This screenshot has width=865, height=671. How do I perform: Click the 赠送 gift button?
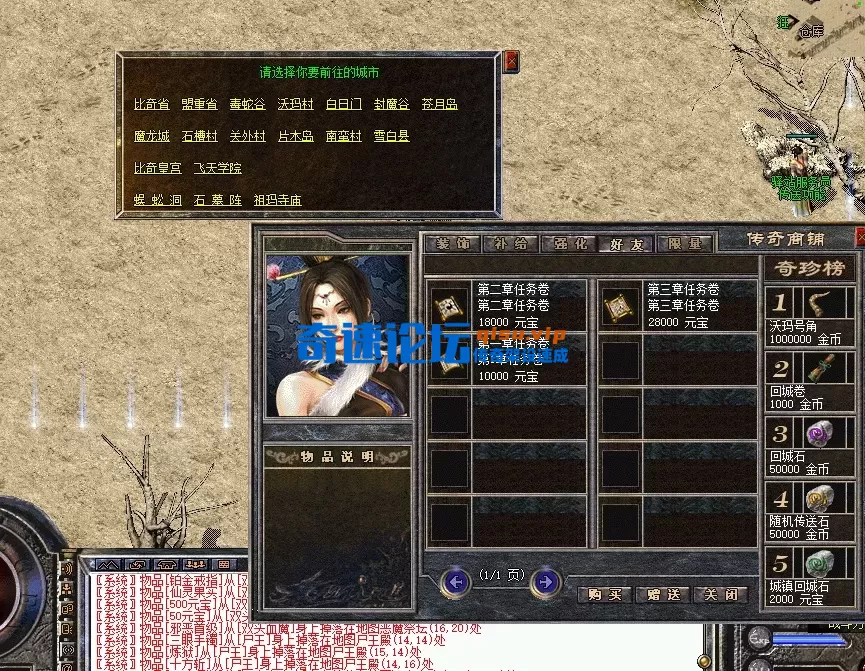(x=663, y=594)
